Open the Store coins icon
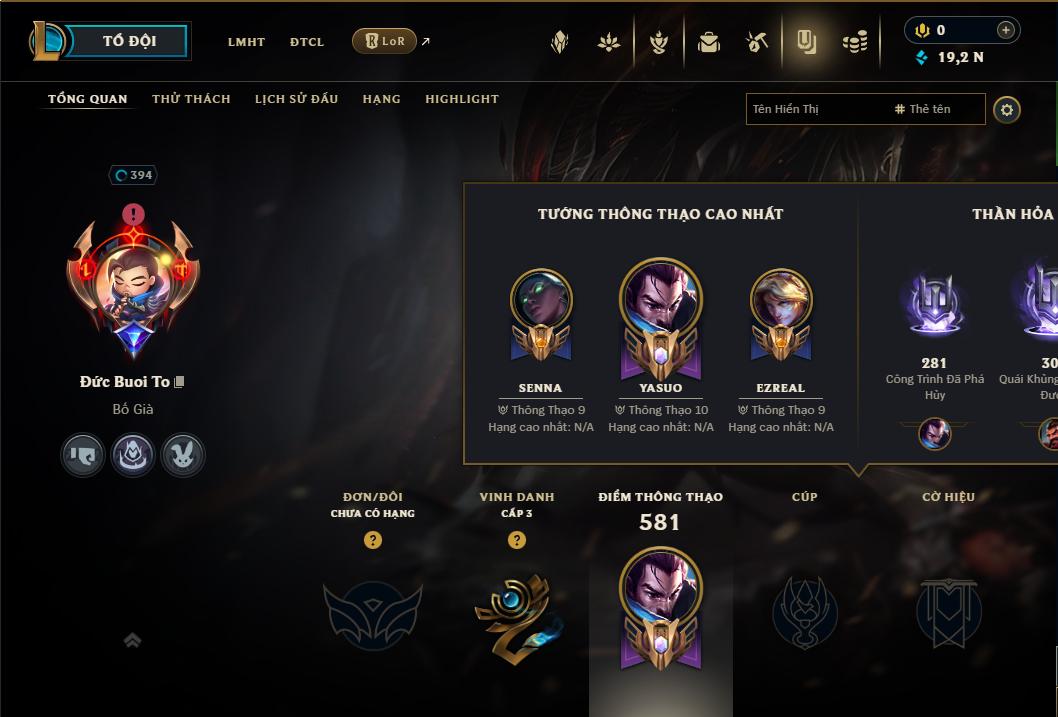Screen dimensions: 1058x717 click(x=854, y=42)
